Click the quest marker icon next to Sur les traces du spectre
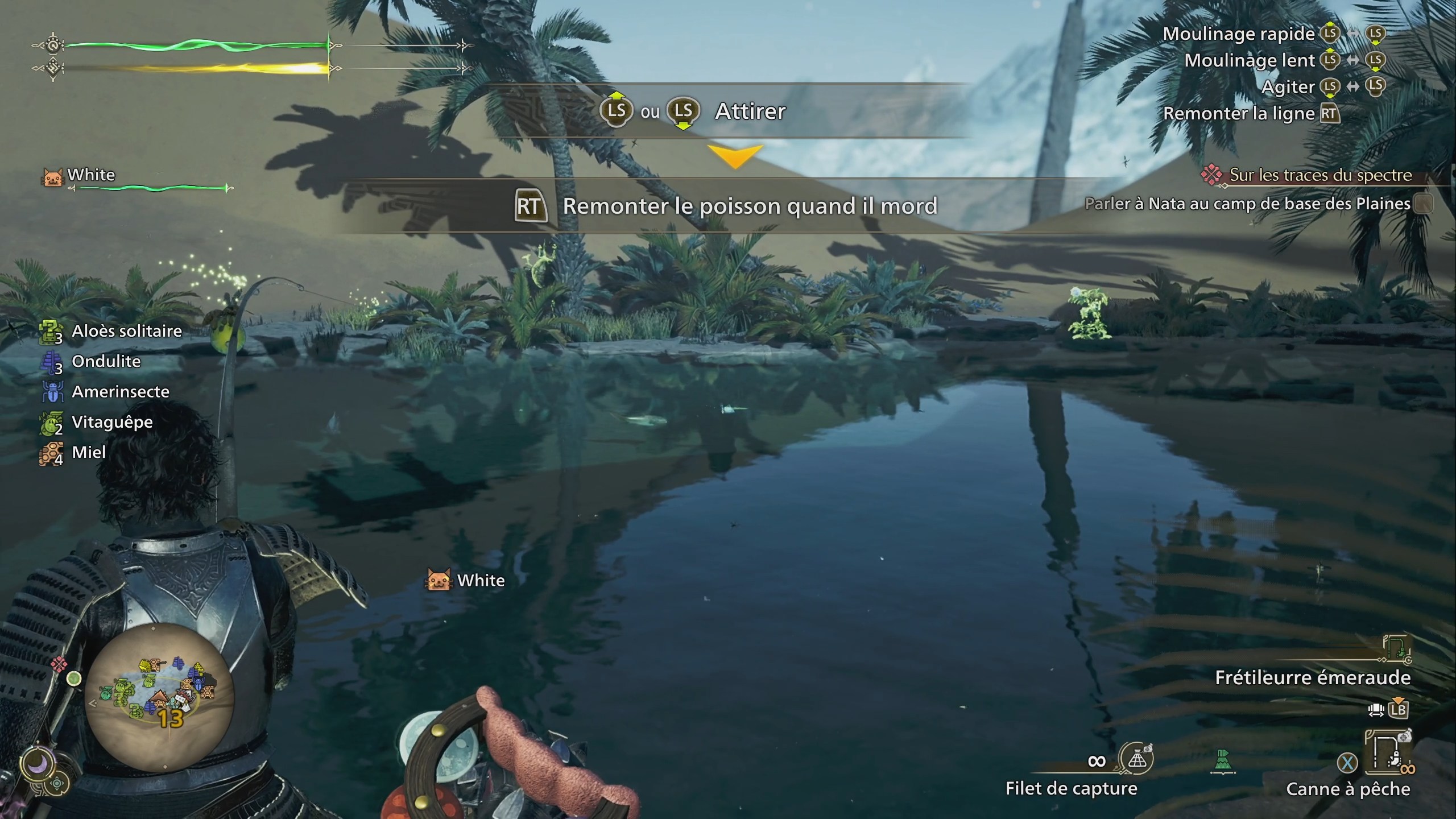This screenshot has width=1456, height=819. tap(1213, 175)
